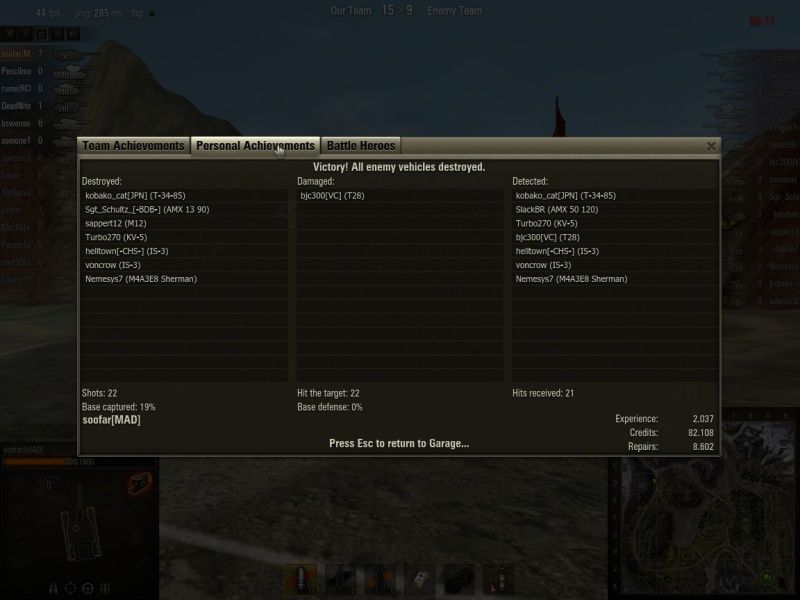Select bjc300[VC] (T28) in the Damaged list
Screen dimensions: 800x600
pyautogui.click(x=332, y=195)
